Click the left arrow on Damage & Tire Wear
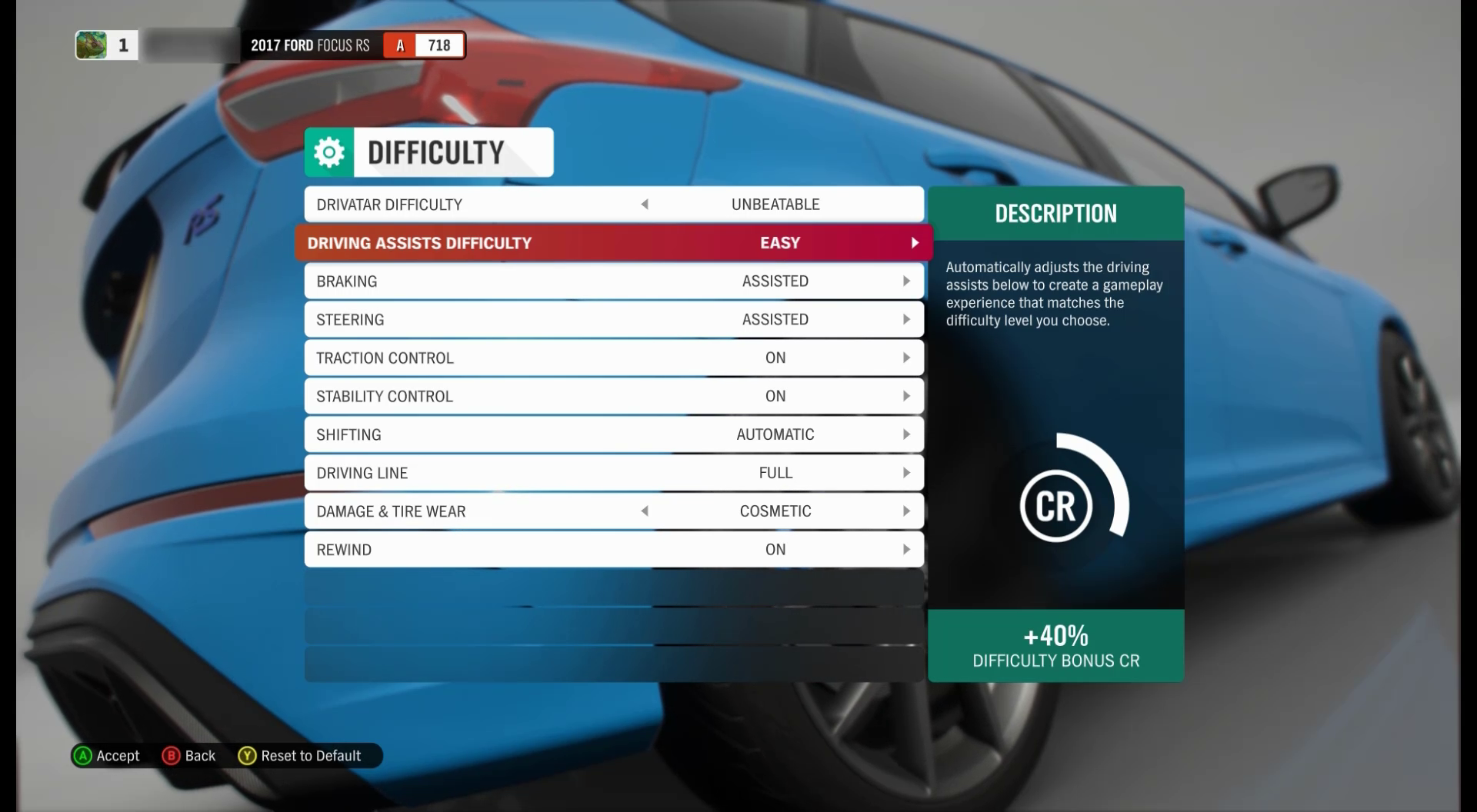The height and width of the screenshot is (812, 1477). [x=645, y=511]
